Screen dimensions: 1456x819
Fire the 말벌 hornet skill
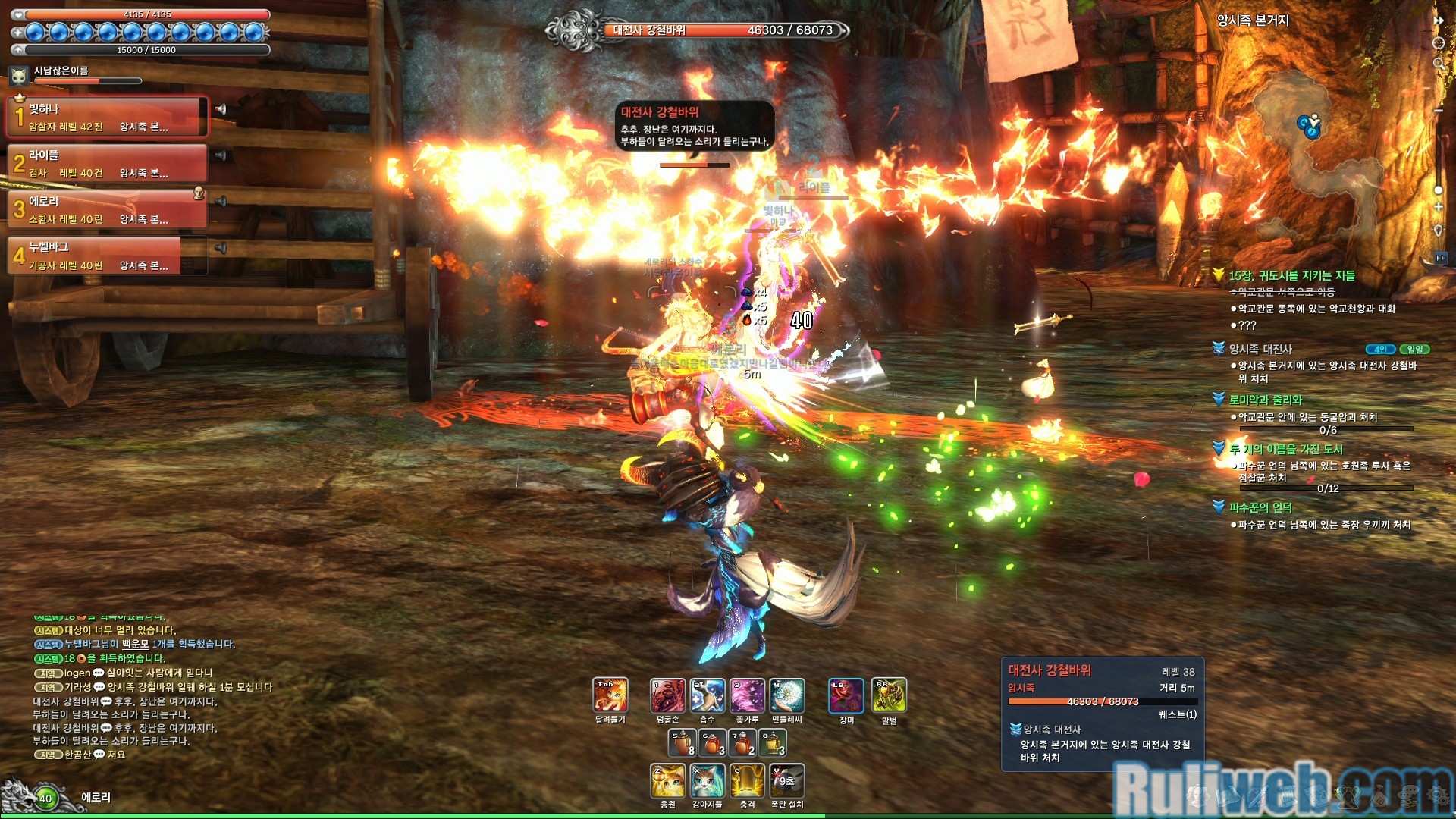(x=889, y=695)
